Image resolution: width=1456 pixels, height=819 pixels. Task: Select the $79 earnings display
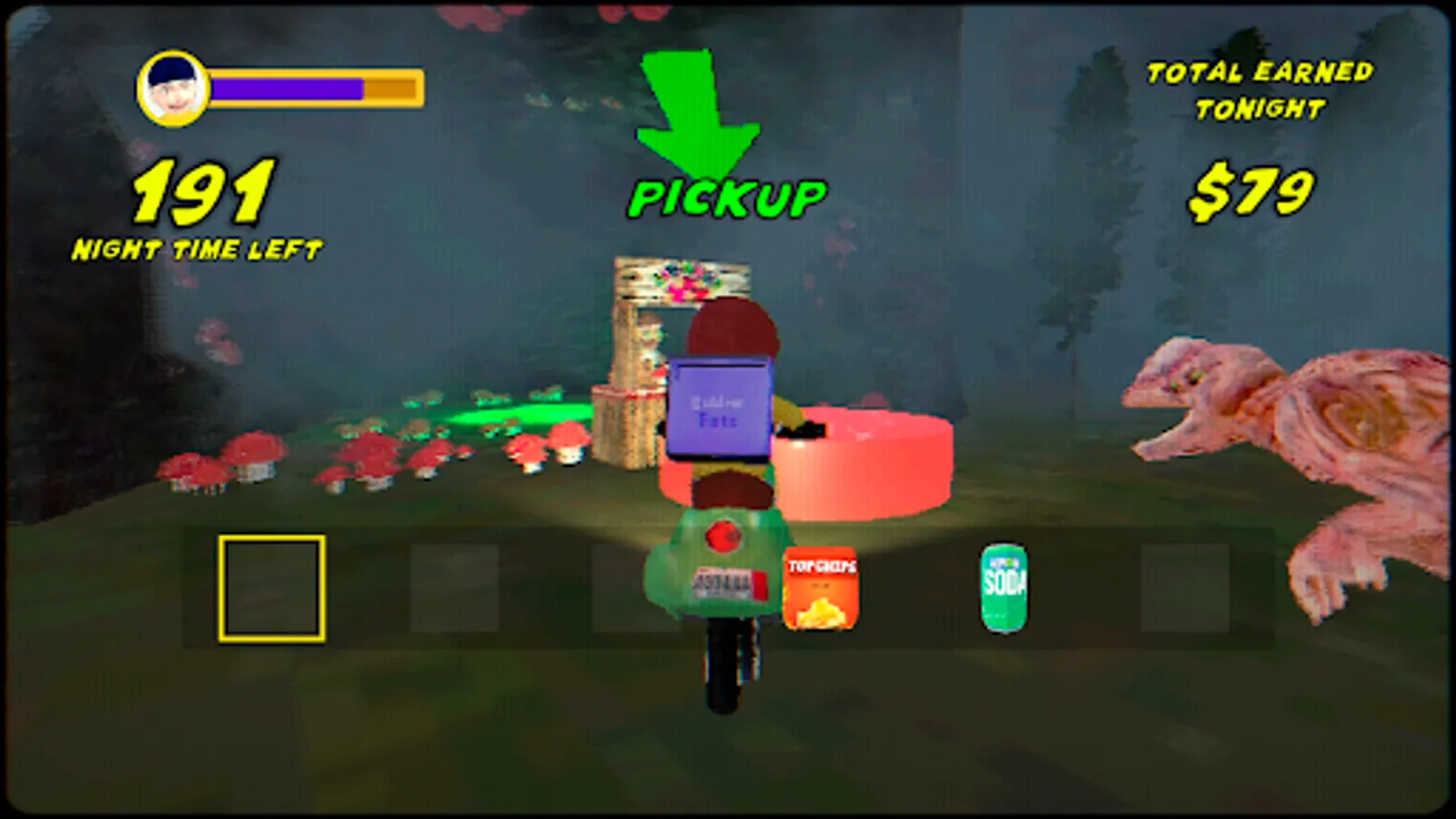click(x=1253, y=192)
